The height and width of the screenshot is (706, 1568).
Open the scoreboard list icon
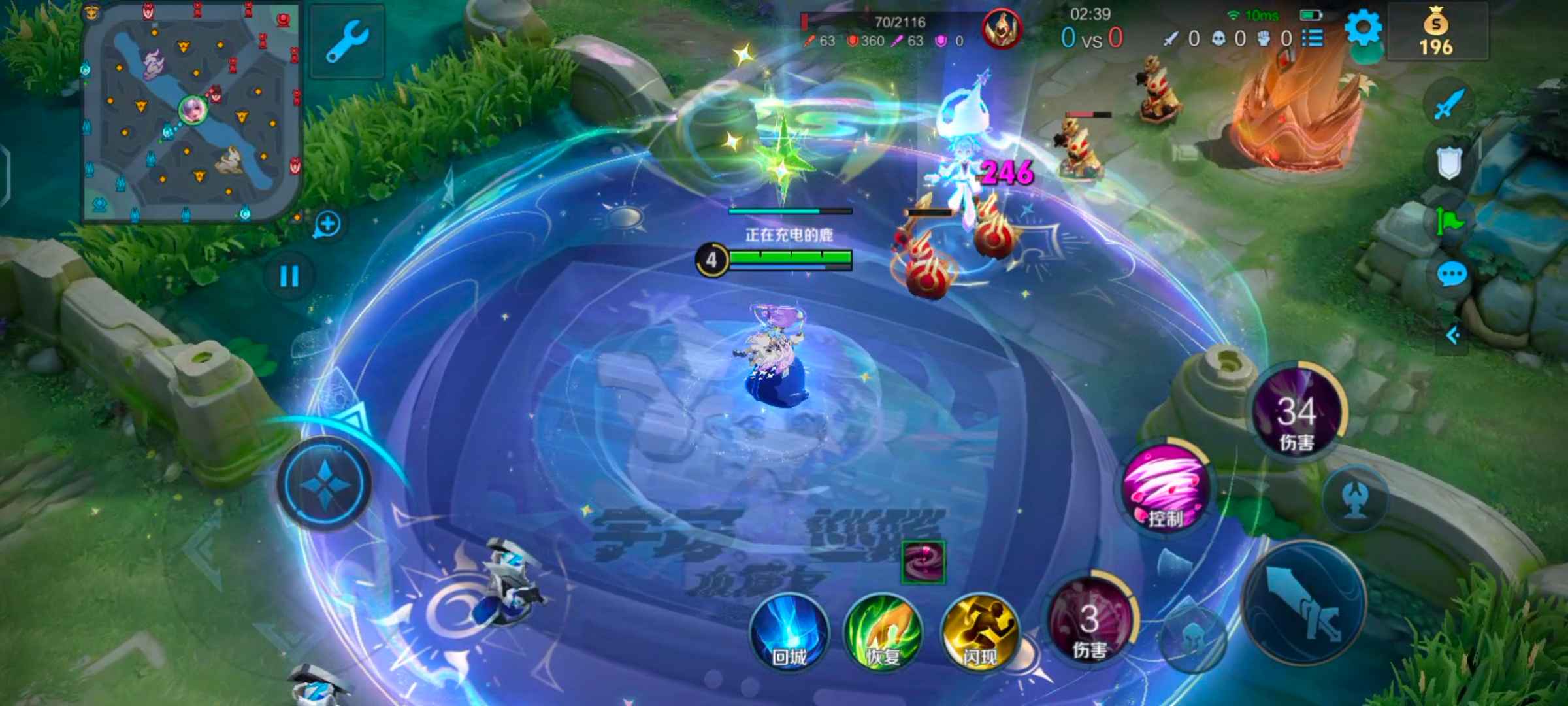(x=1312, y=39)
